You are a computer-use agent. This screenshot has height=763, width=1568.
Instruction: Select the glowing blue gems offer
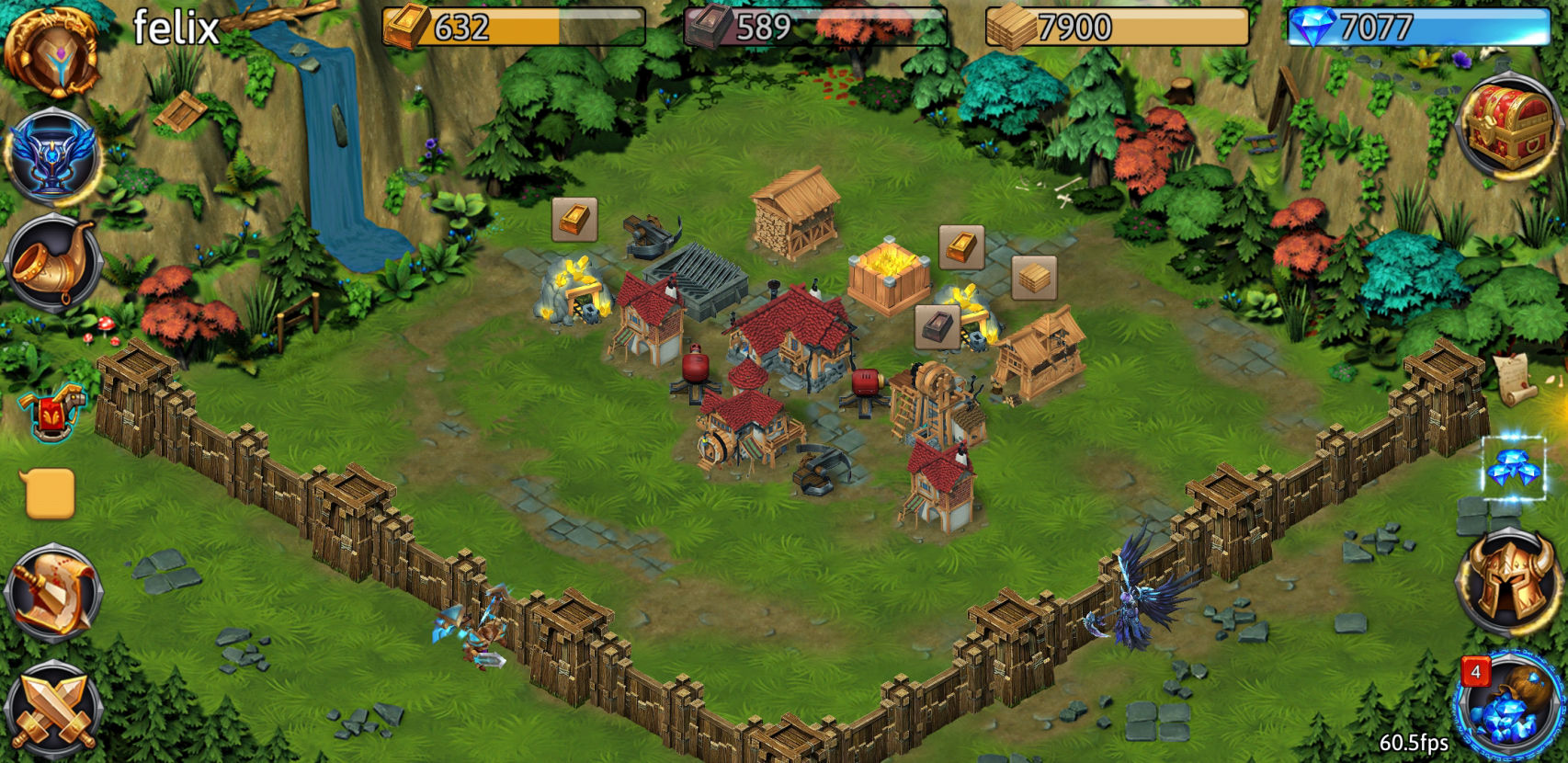point(1513,469)
